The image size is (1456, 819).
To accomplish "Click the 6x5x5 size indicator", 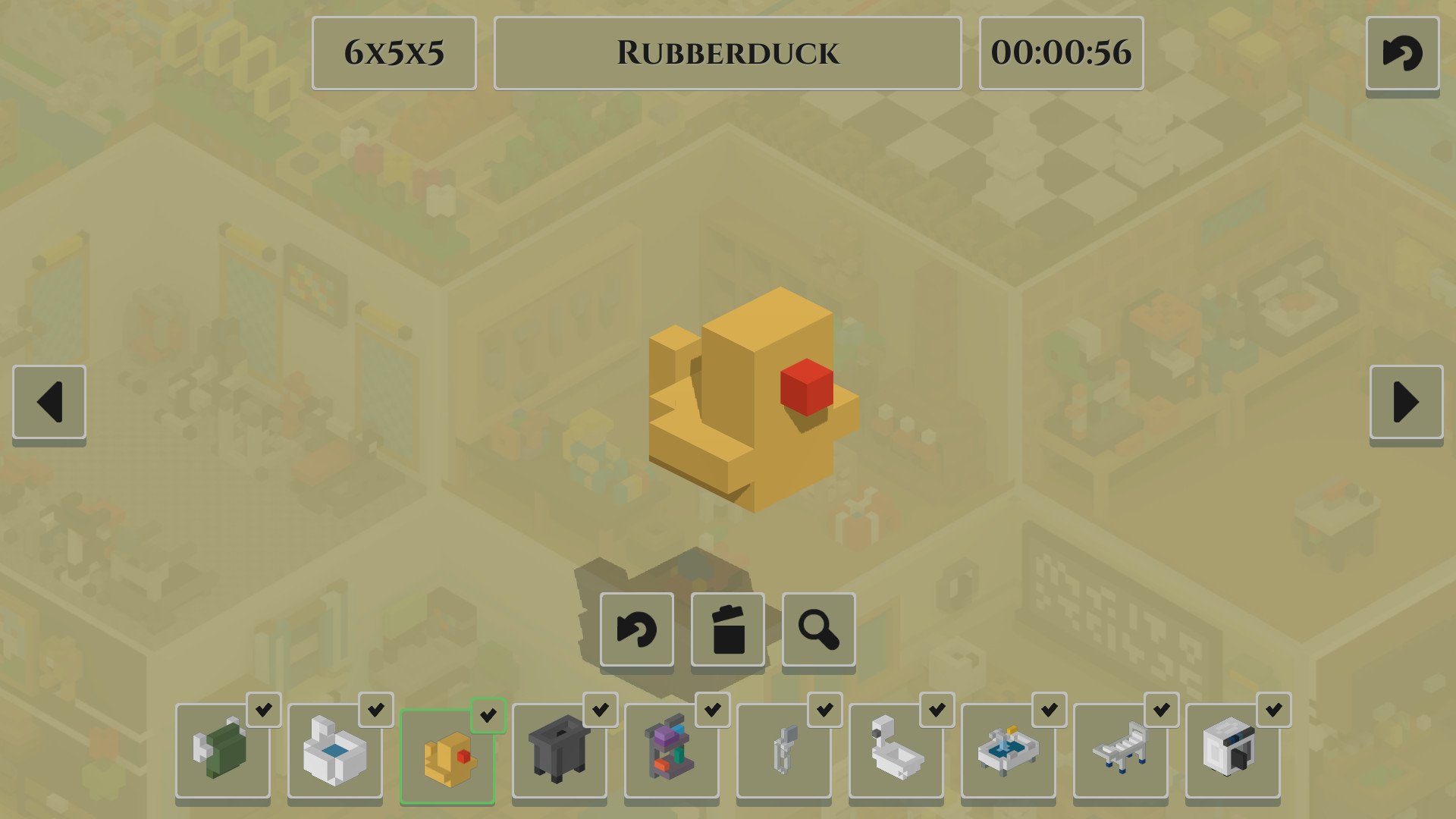I will [x=394, y=52].
